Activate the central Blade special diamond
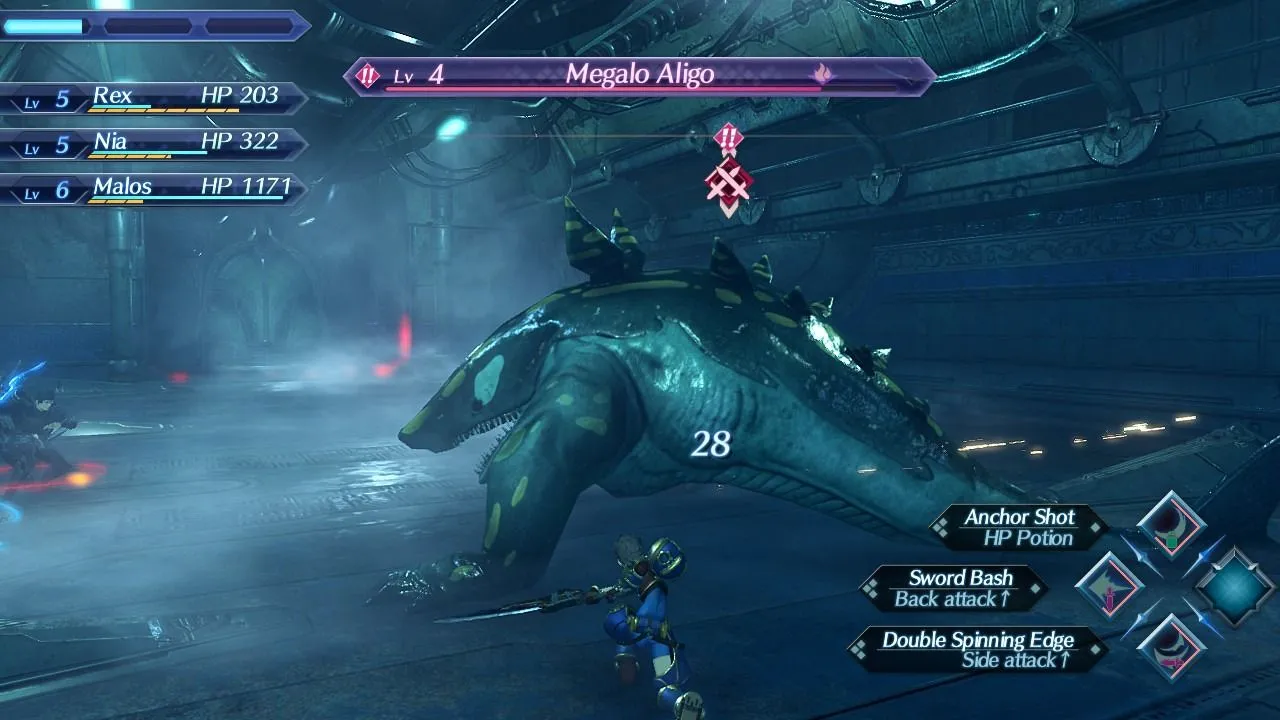 pos(1235,587)
